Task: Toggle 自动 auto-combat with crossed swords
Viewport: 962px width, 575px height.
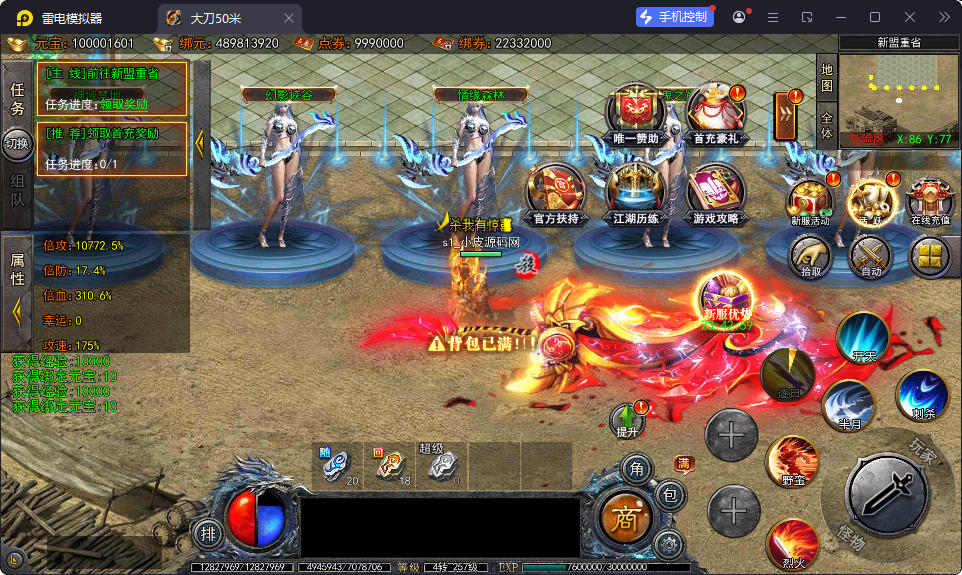Action: (x=870, y=257)
